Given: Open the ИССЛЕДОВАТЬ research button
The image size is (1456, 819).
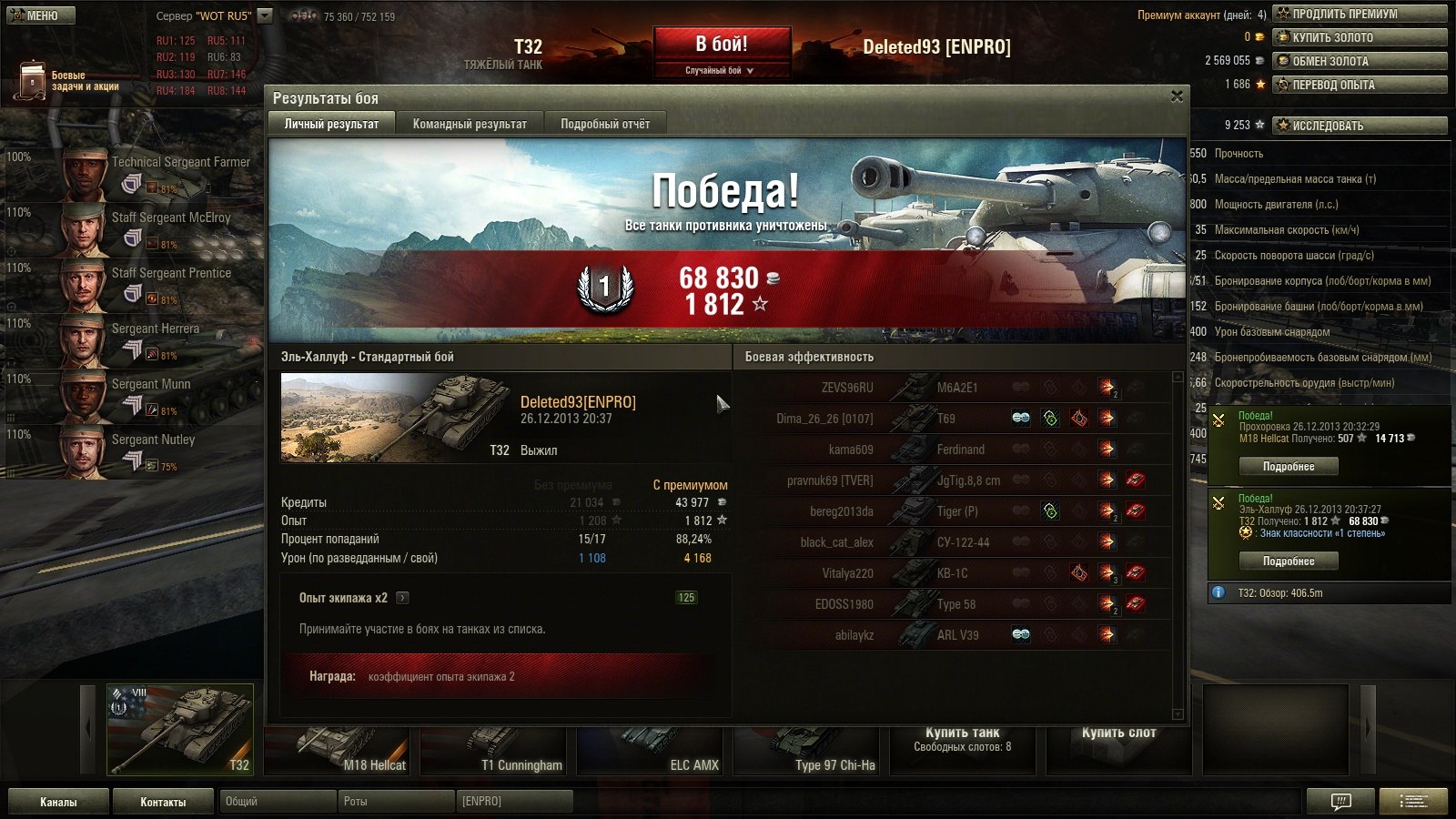Looking at the screenshot, I should point(1360,126).
